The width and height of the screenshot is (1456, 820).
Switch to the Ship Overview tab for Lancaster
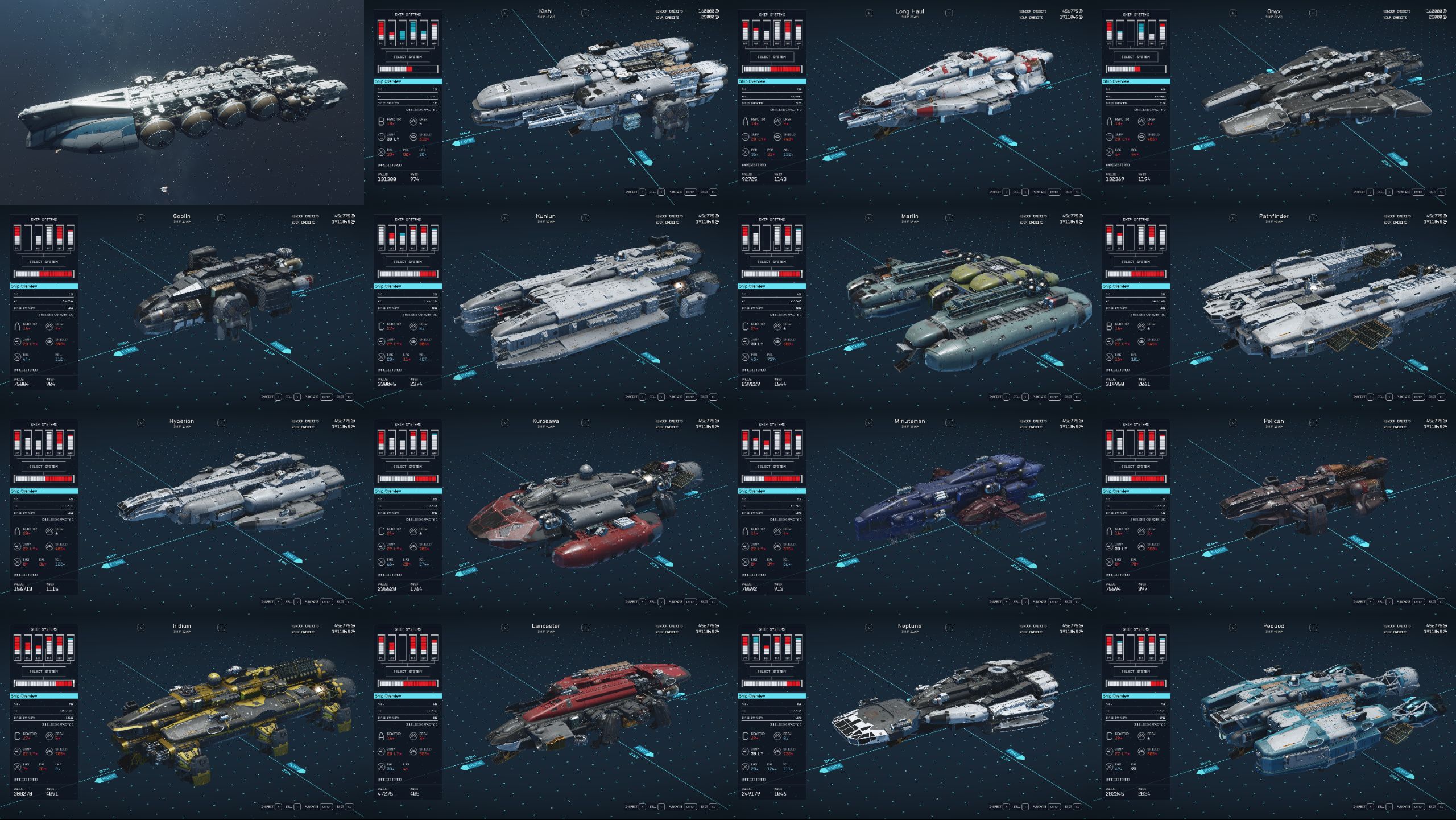(408, 696)
